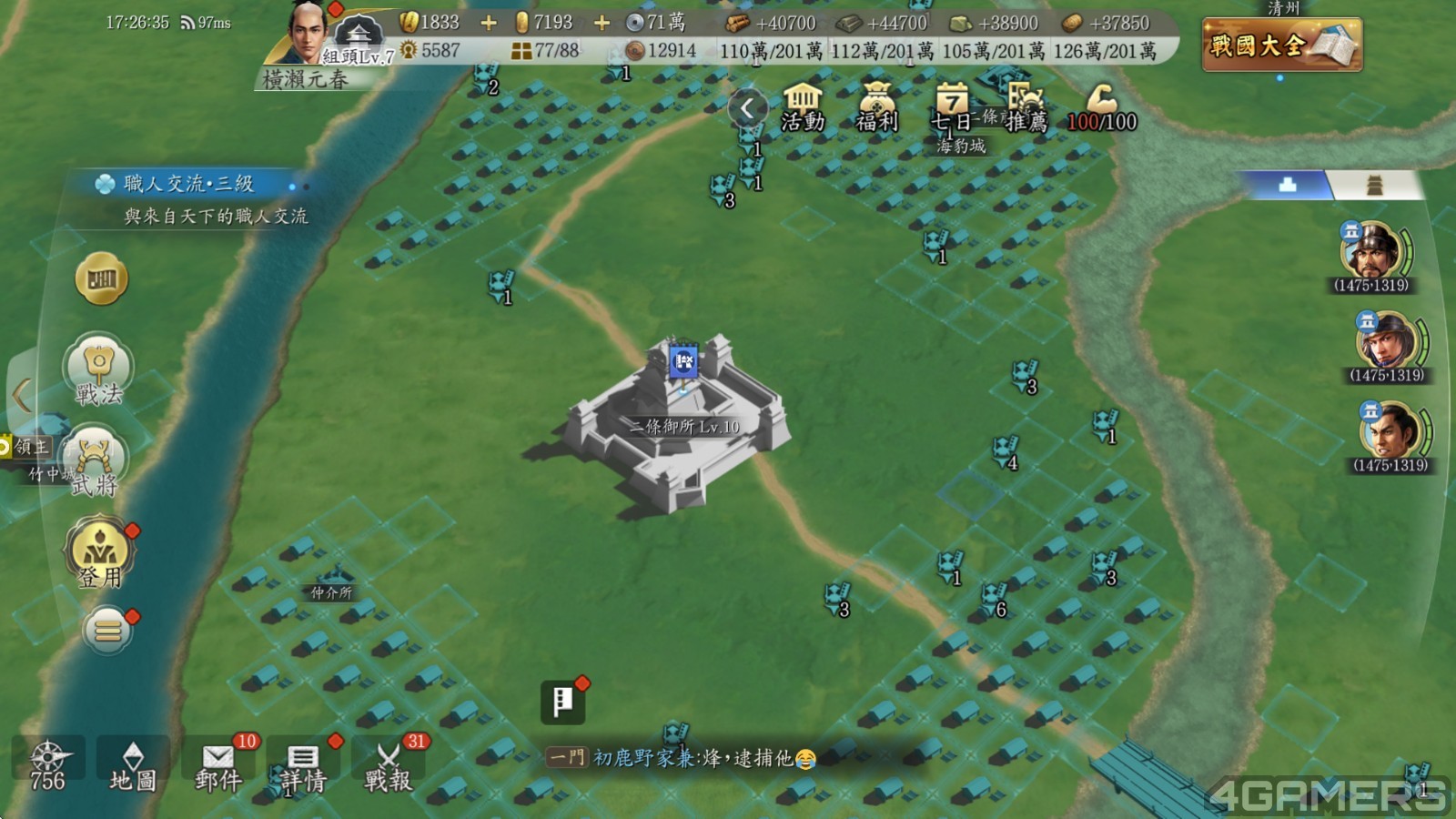Open the 職人交流·三級 quest tracker

[x=191, y=198]
